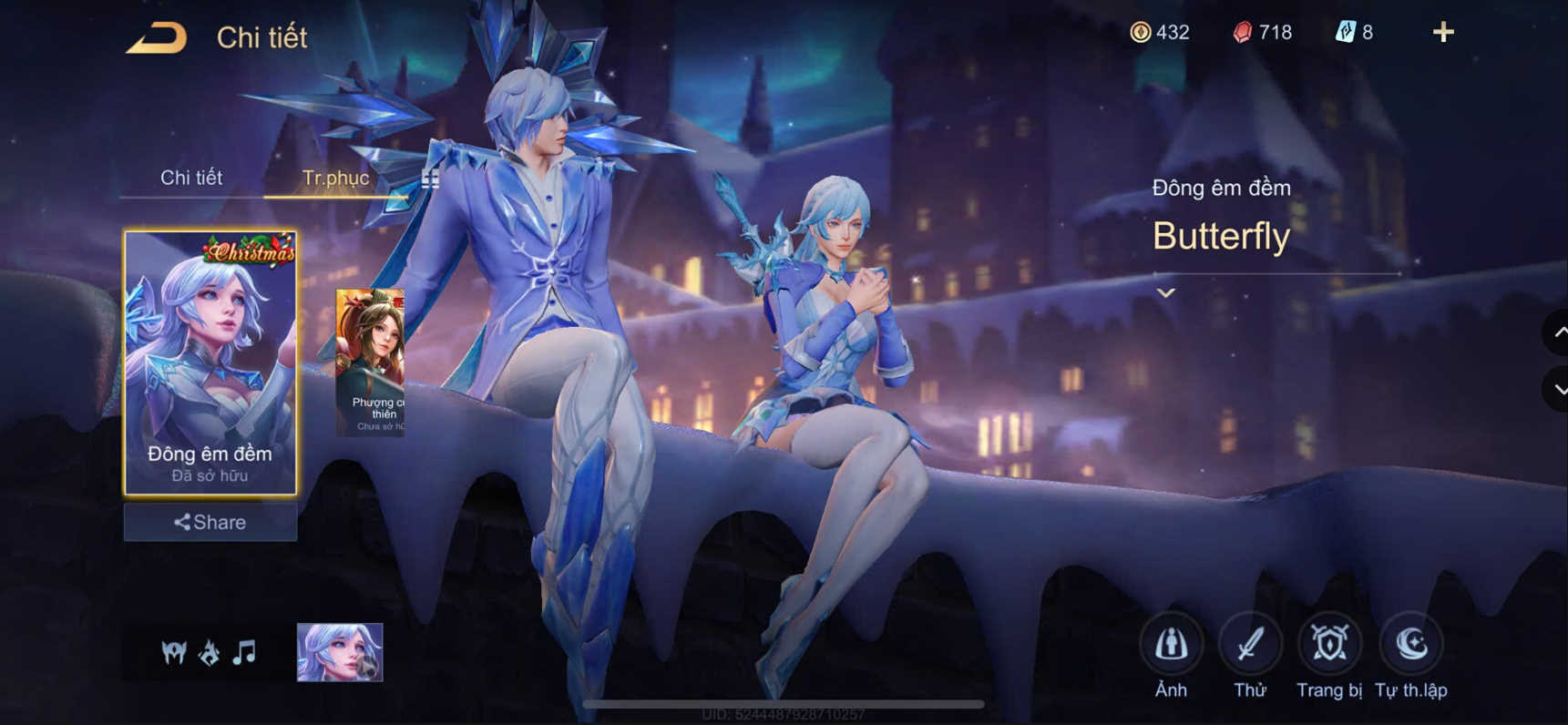This screenshot has height=725, width=1568.
Task: Open the Tr.phục tab
Action: [x=337, y=179]
